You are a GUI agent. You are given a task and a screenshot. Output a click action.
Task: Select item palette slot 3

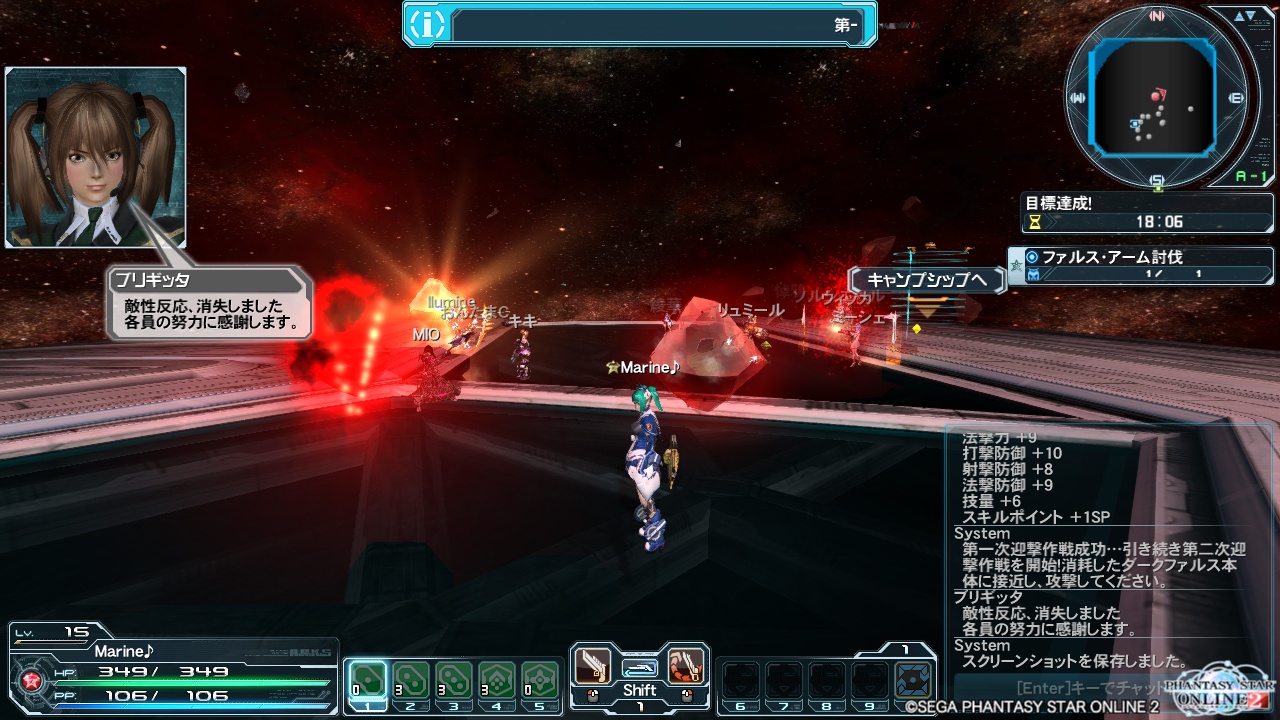coord(452,680)
